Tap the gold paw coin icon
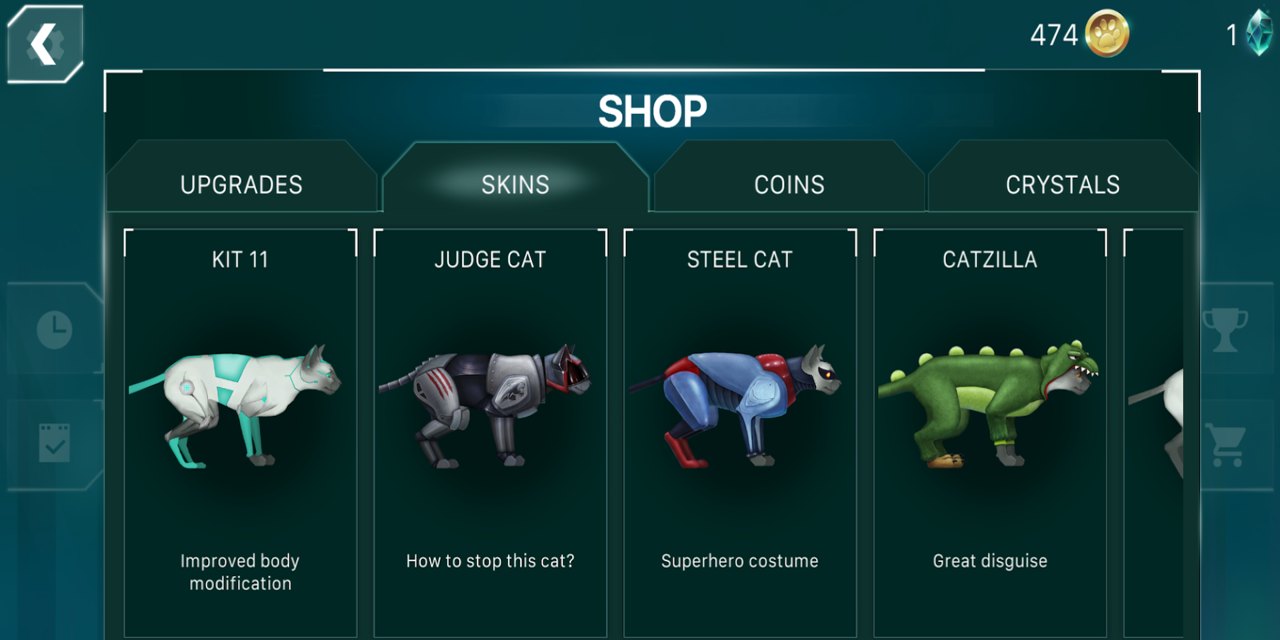The image size is (1280, 640). 1106,36
